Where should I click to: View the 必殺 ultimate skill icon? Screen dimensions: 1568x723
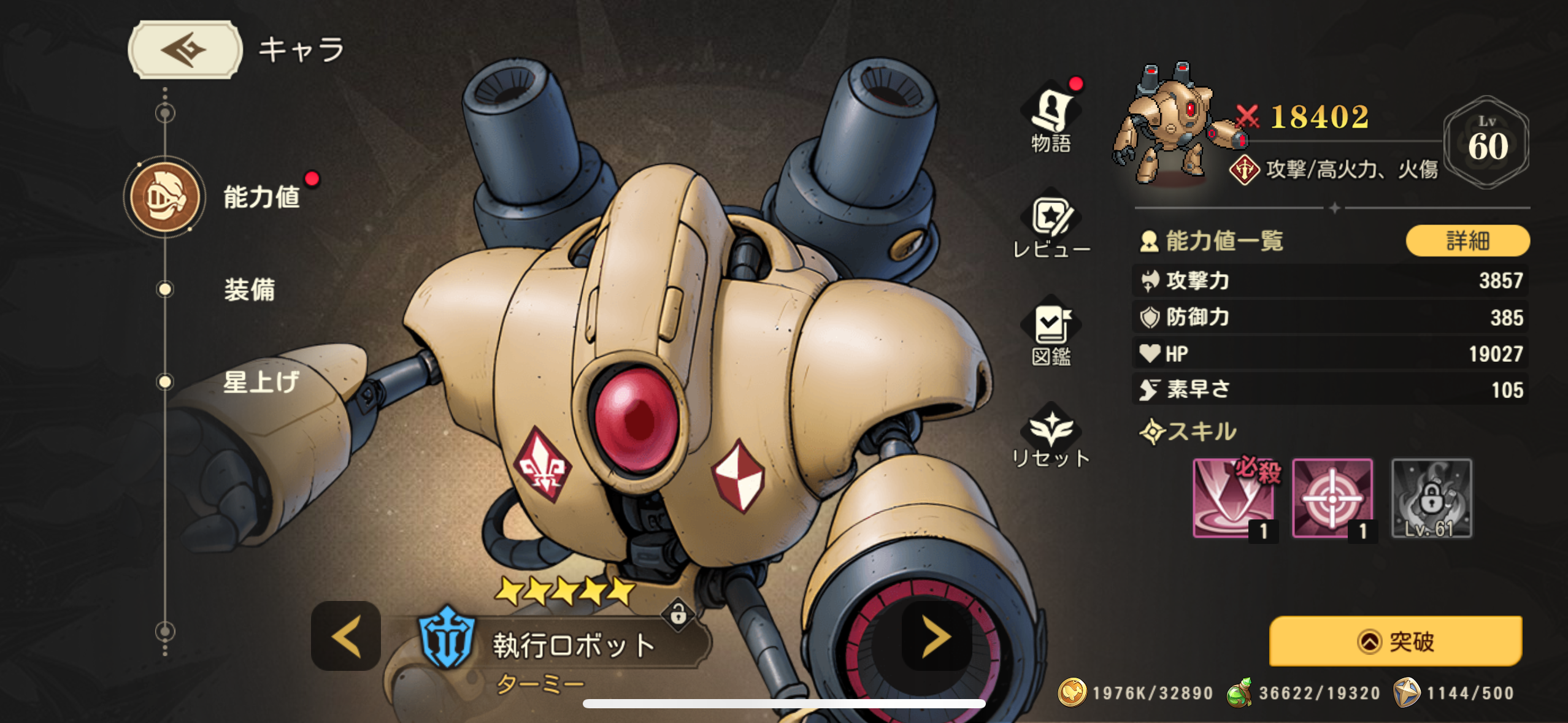pos(1234,499)
